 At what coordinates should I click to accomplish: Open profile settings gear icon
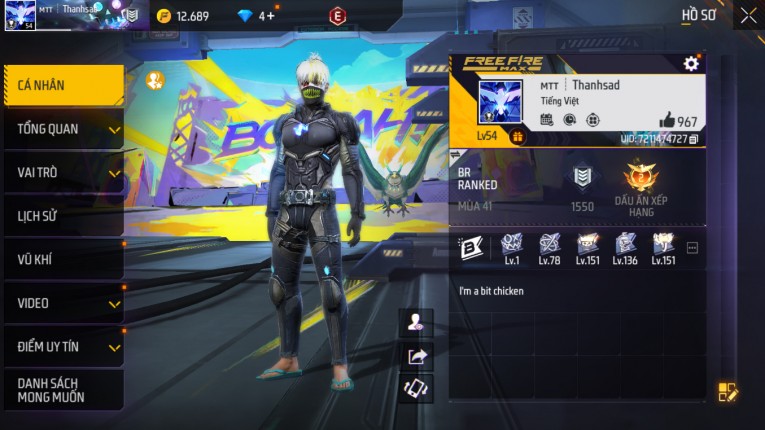click(x=691, y=64)
